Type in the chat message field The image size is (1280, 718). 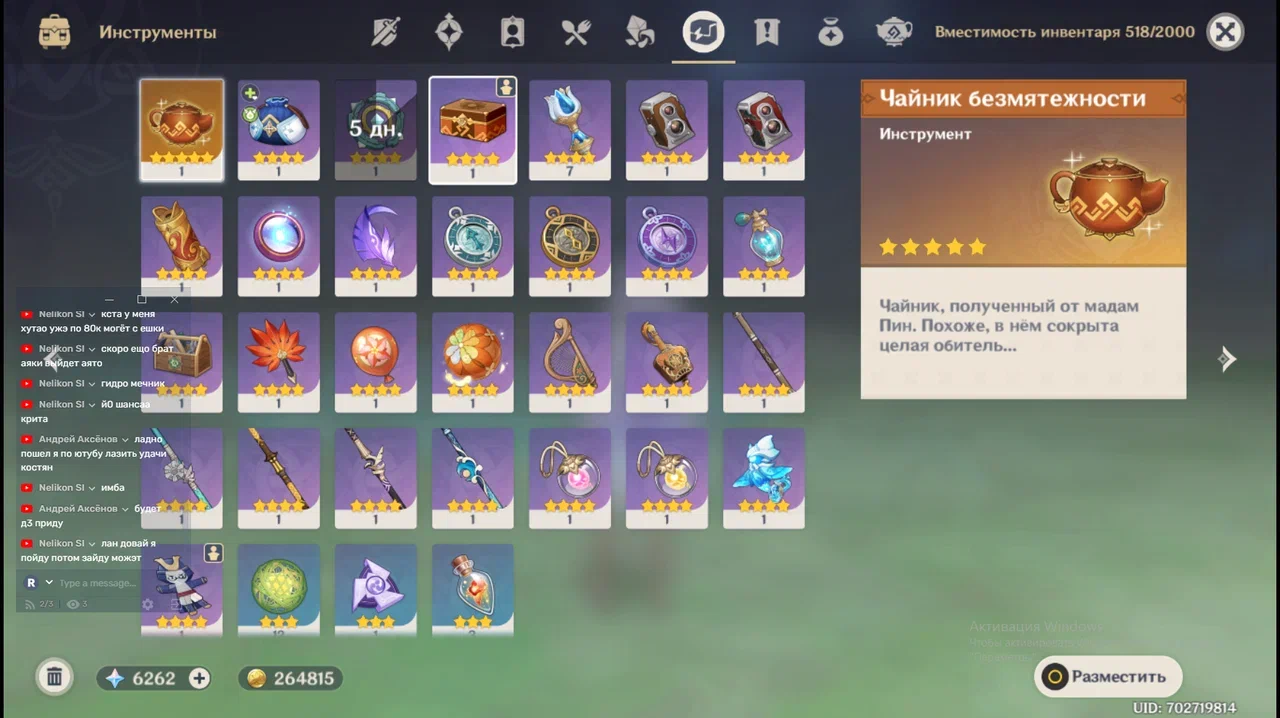pos(95,583)
